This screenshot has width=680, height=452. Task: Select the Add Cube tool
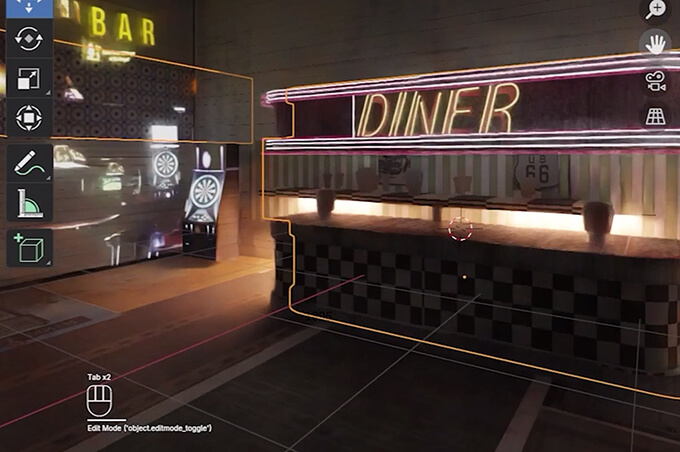tap(29, 247)
